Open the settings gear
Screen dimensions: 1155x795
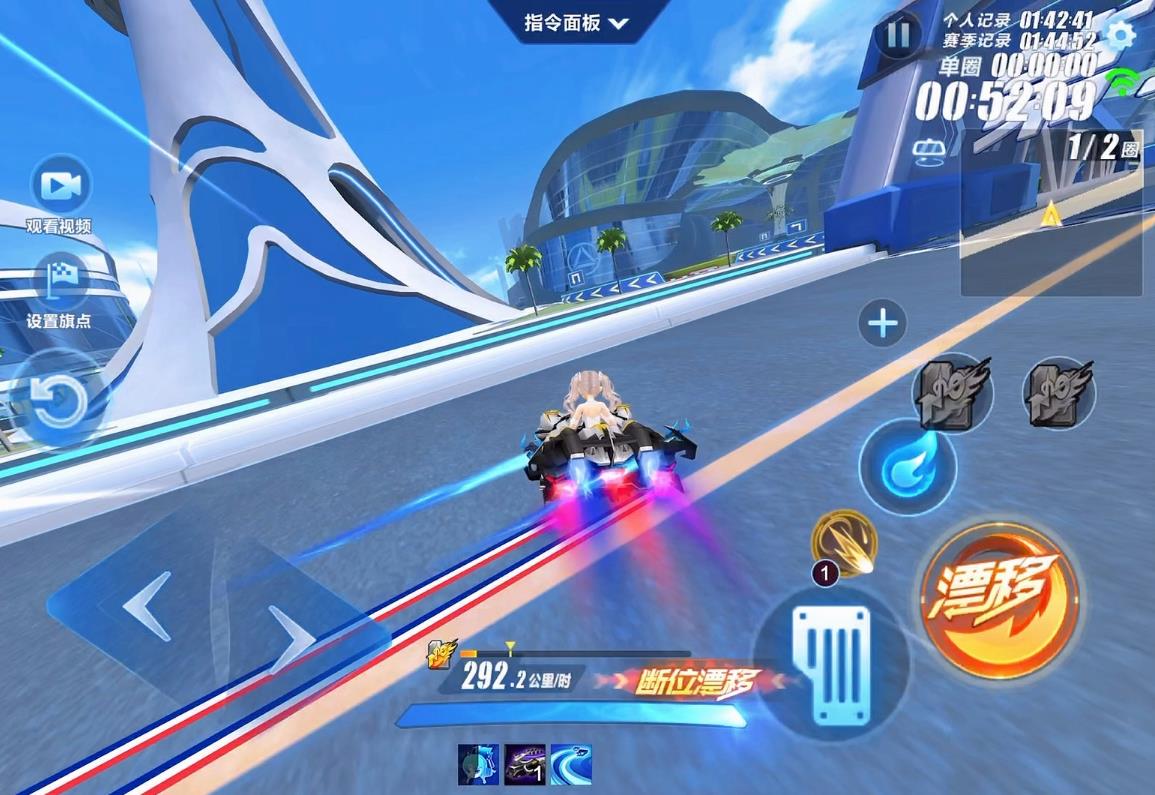1121,36
